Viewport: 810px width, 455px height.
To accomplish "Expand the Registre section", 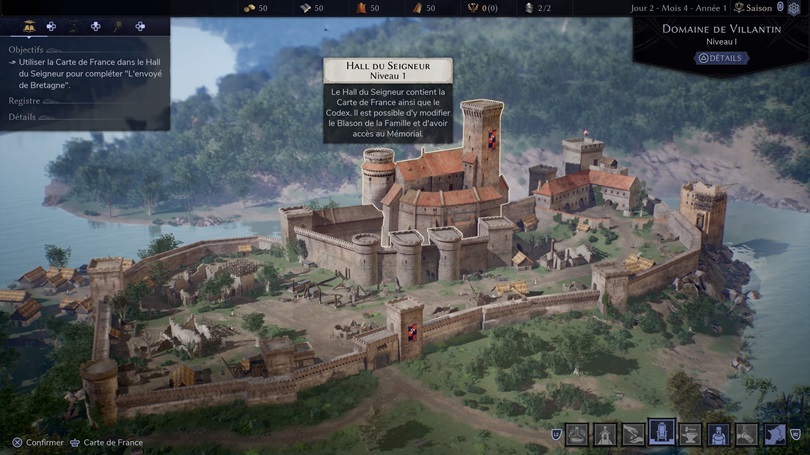I will tap(25, 101).
